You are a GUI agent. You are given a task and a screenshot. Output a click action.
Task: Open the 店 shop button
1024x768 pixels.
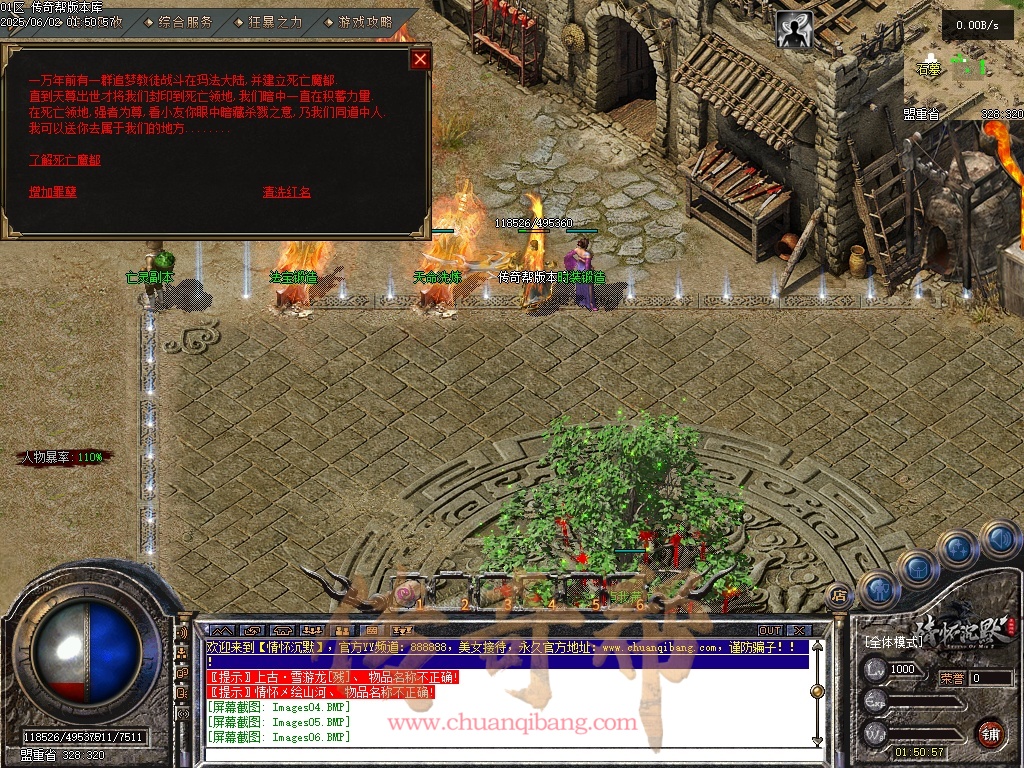pyautogui.click(x=839, y=596)
